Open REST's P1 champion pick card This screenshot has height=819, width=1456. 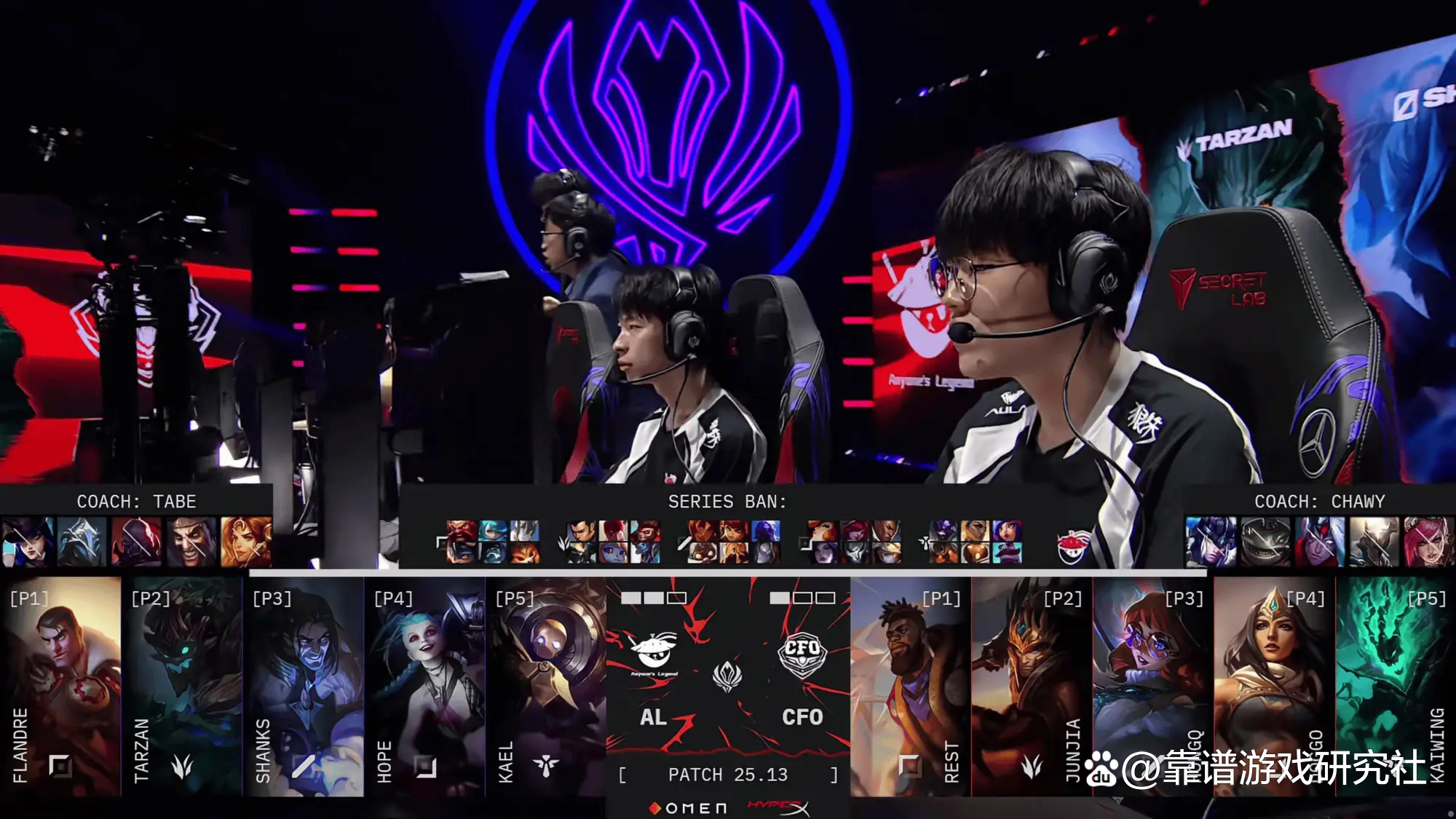(x=910, y=686)
